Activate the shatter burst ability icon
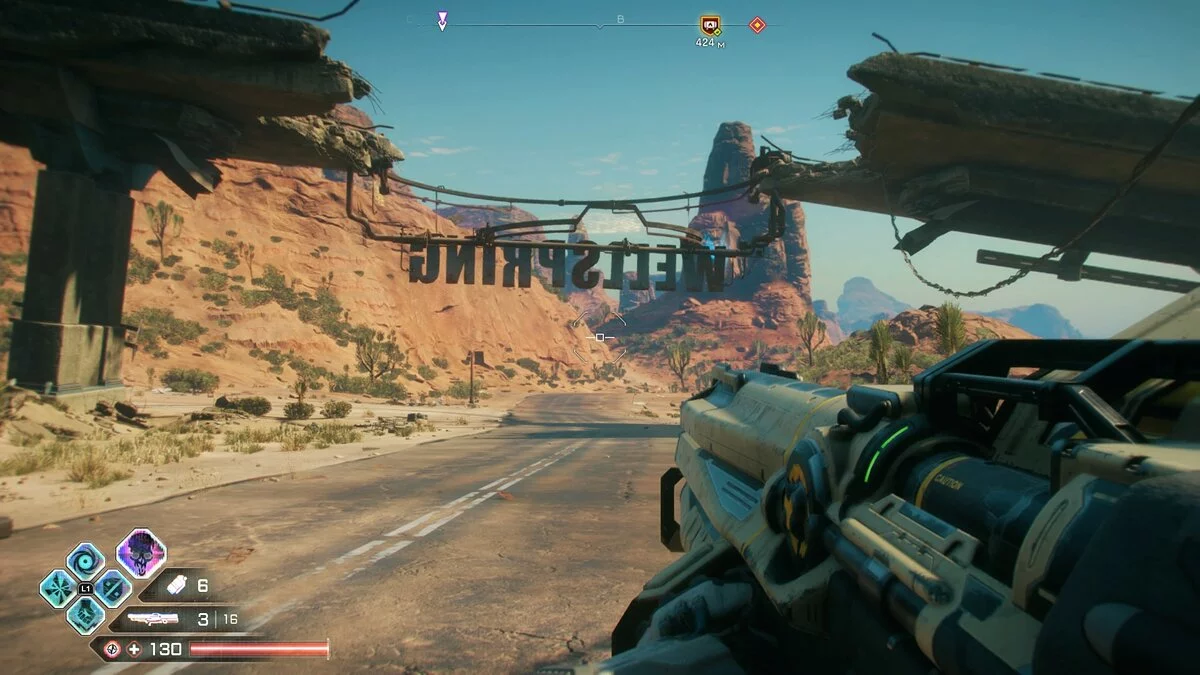 [58, 588]
